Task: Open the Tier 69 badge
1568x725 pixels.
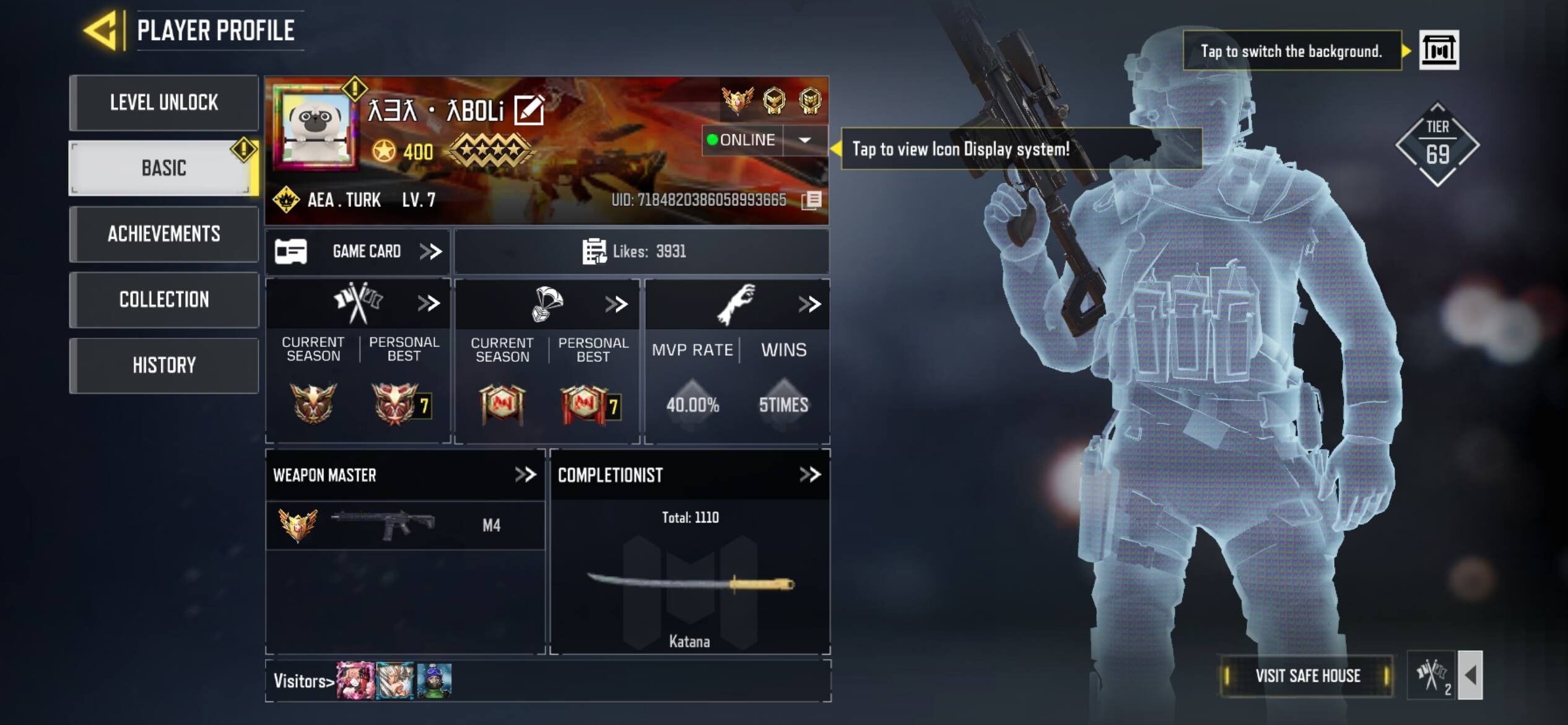Action: (x=1437, y=145)
